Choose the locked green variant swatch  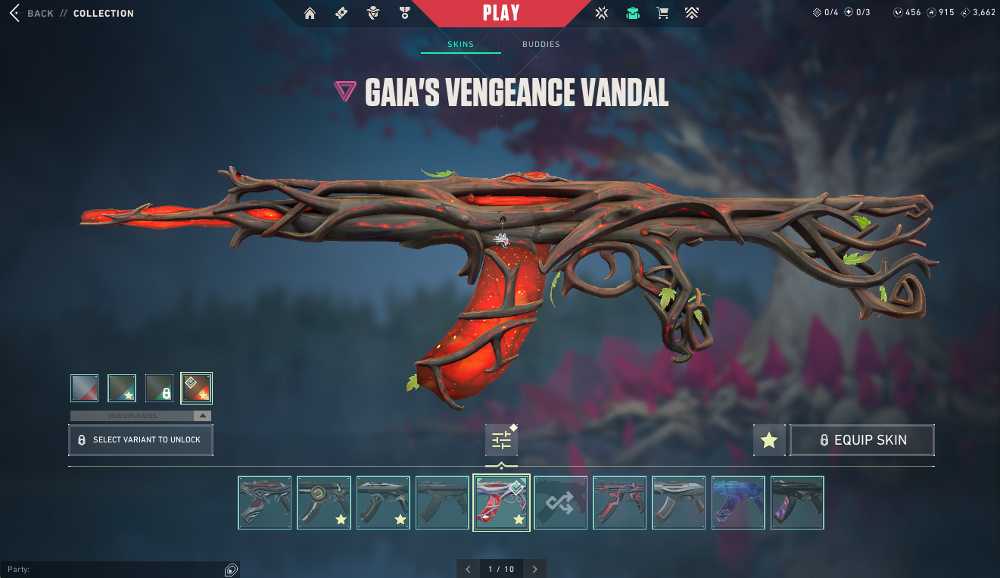[159, 388]
